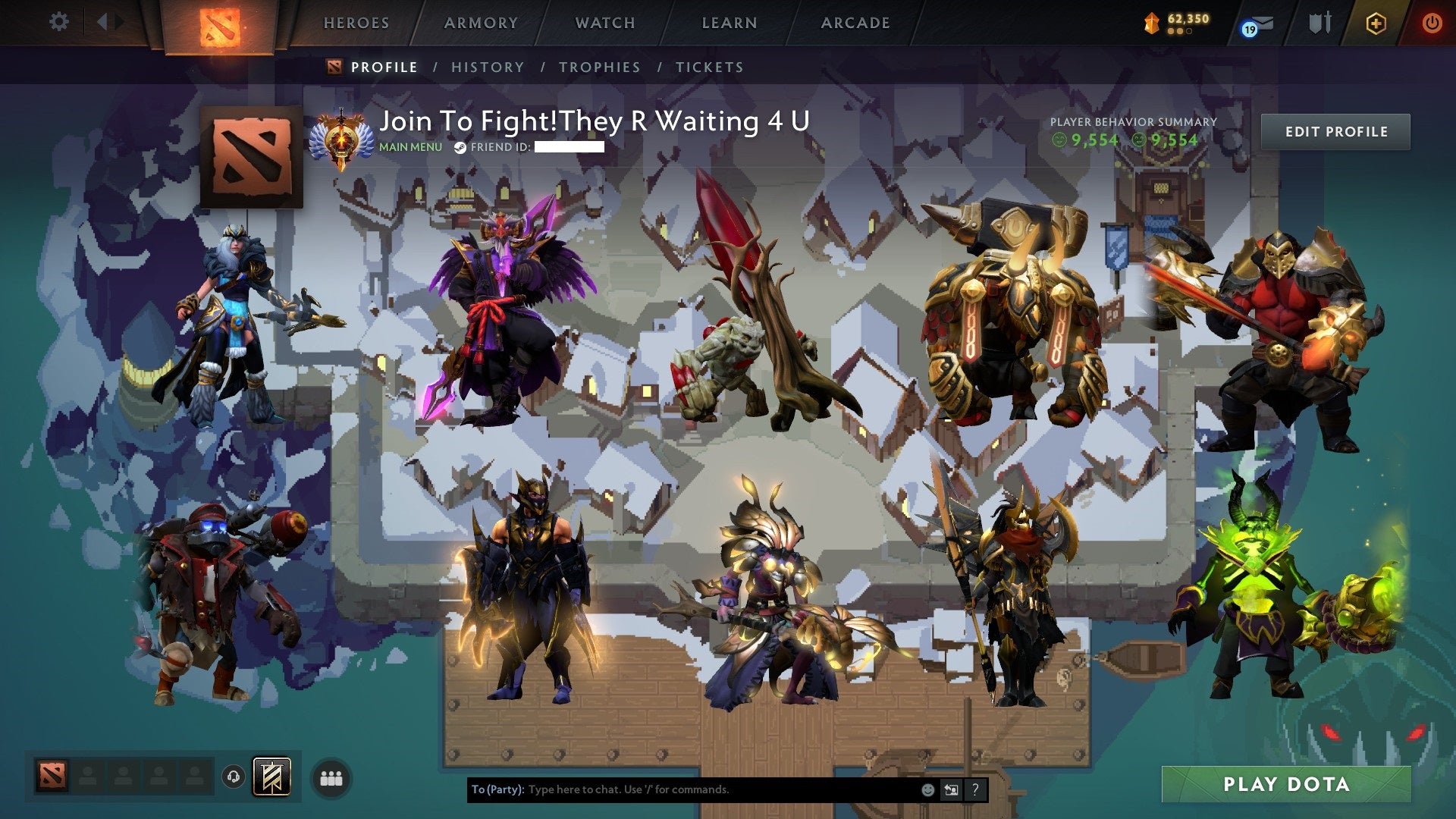The image size is (1456, 819).
Task: Click the EDIT PROFILE button
Action: pyautogui.click(x=1336, y=131)
